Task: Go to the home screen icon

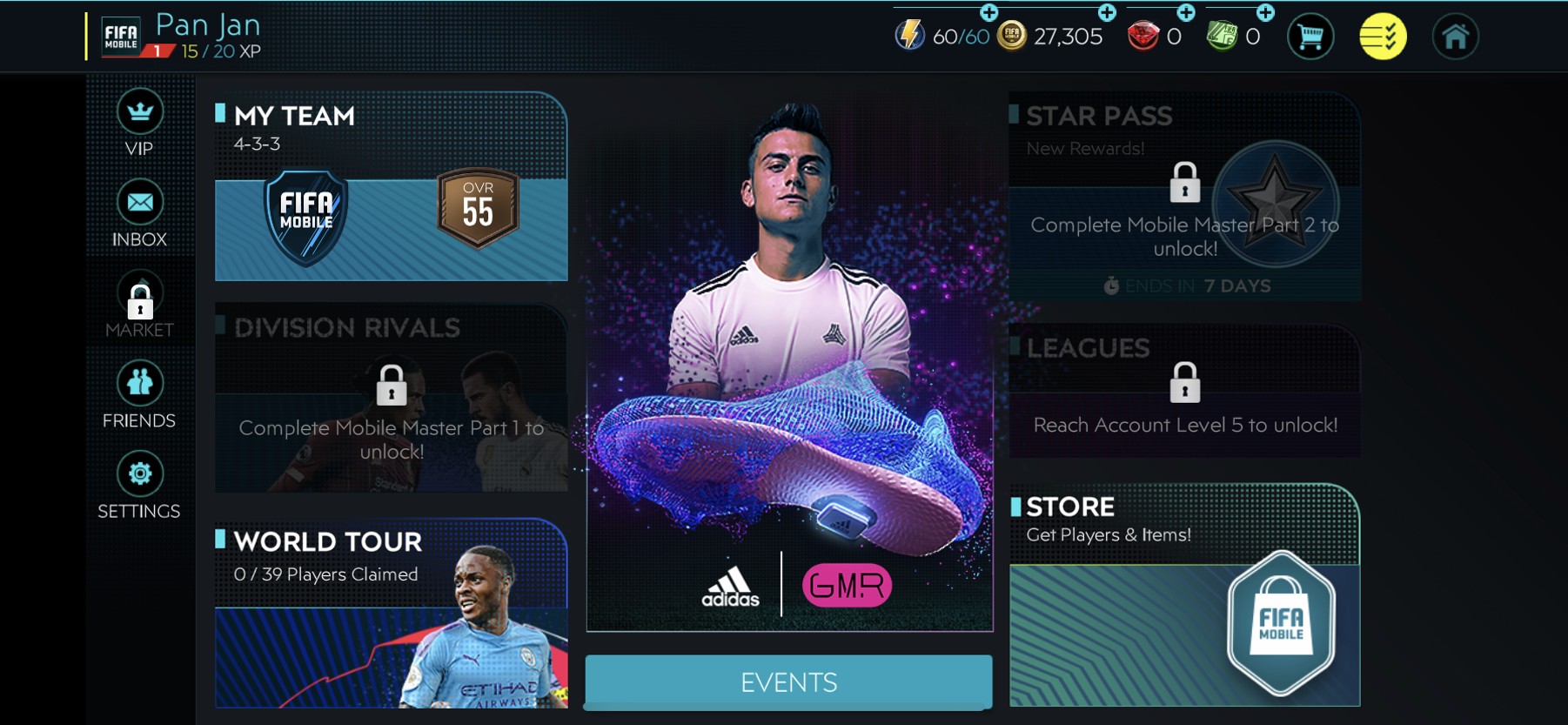Action: (1455, 37)
